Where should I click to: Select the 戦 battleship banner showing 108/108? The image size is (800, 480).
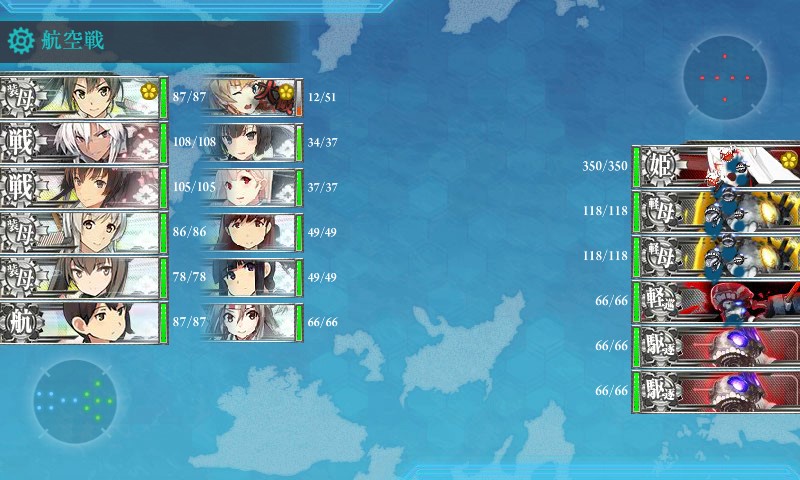click(82, 142)
